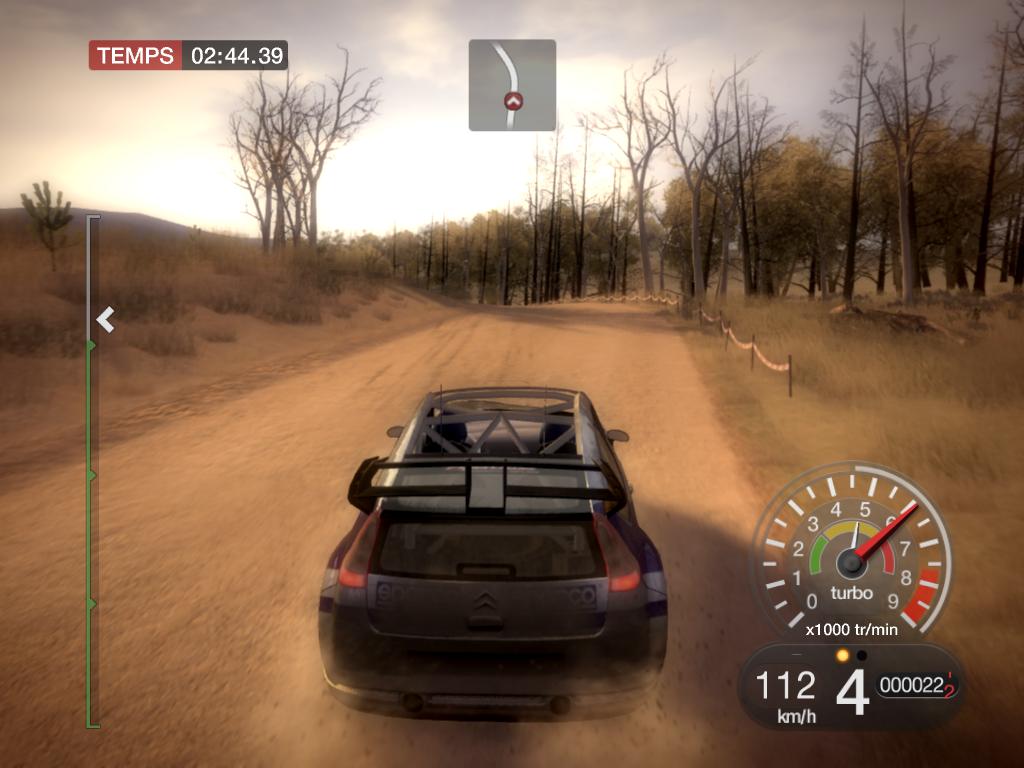Viewport: 1024px width, 768px height.
Task: Click the upcoming-corner track map panel
Action: 512,85
